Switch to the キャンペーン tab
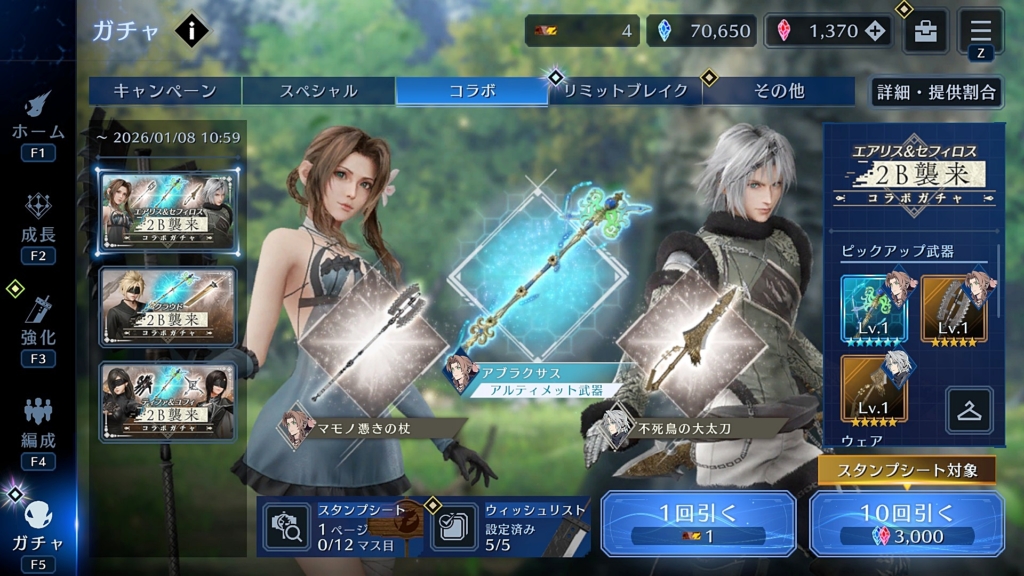1024x576 pixels. (165, 91)
